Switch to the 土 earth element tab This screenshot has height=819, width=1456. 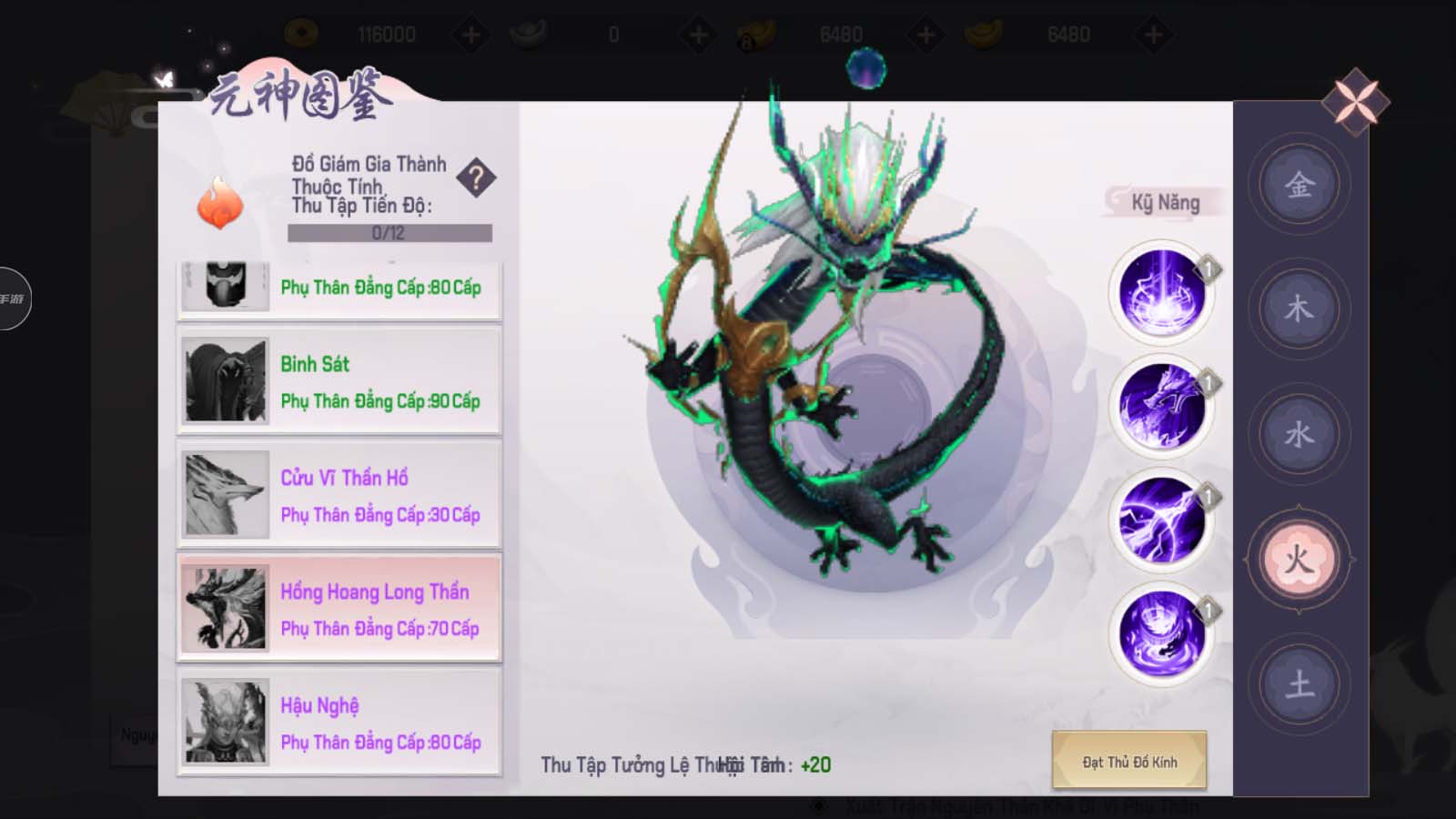1299,683
